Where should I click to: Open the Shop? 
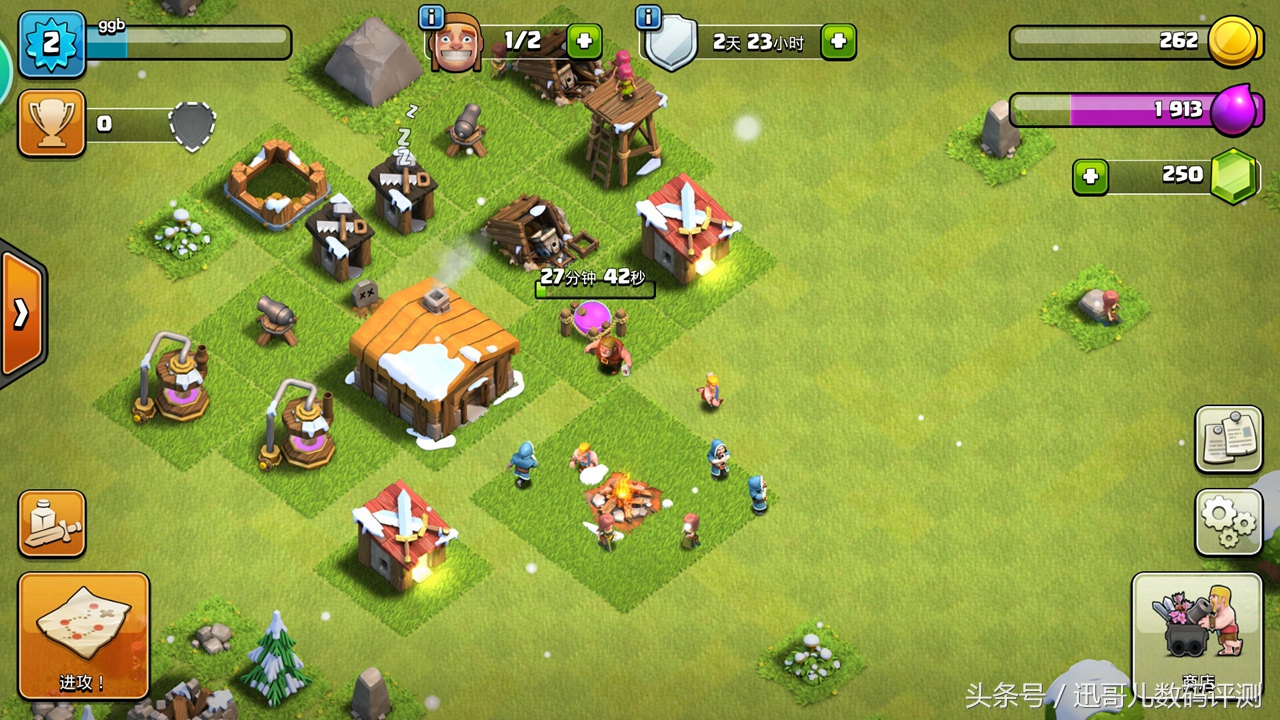tap(1196, 630)
